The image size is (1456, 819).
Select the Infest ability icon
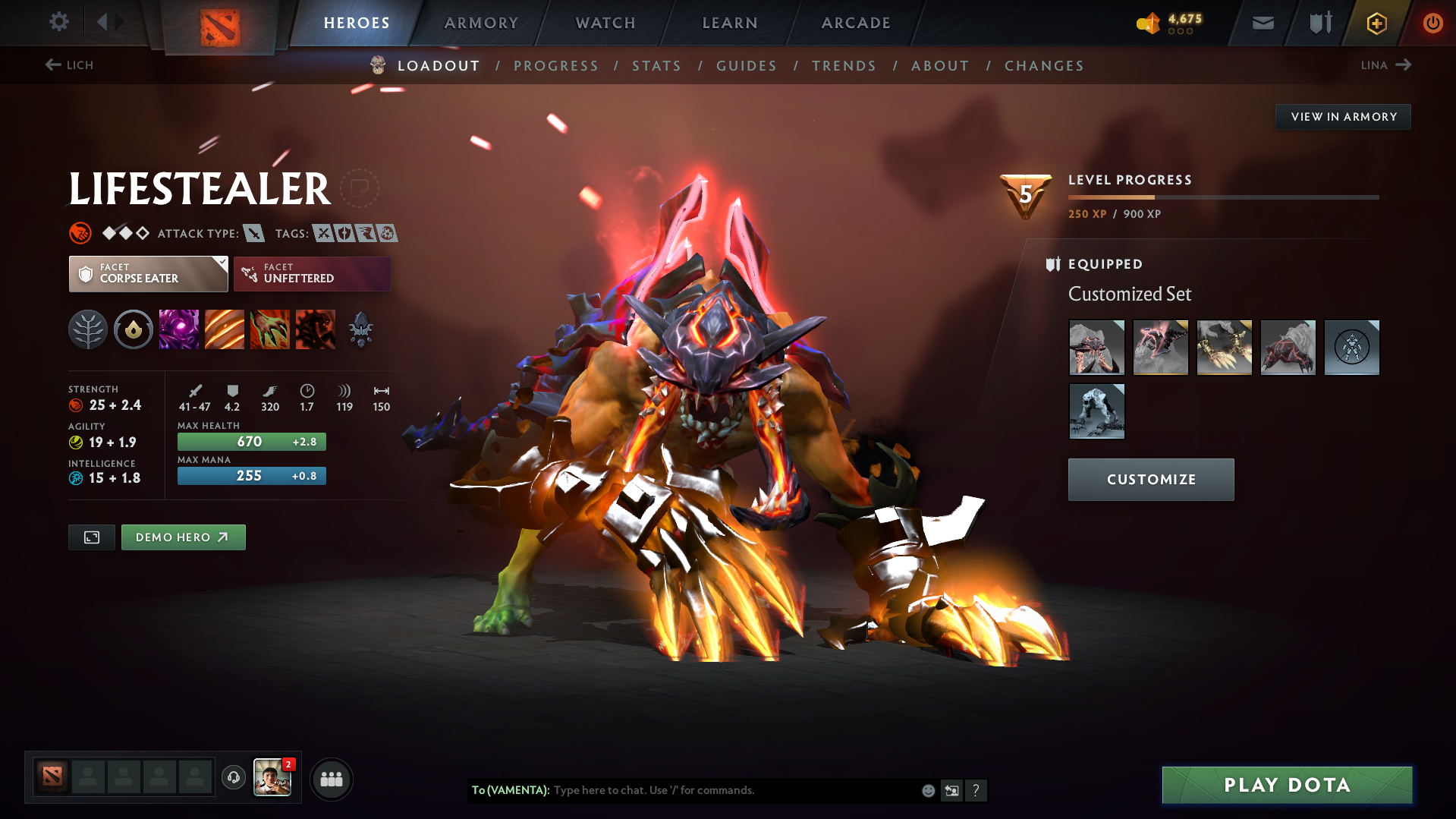[316, 329]
